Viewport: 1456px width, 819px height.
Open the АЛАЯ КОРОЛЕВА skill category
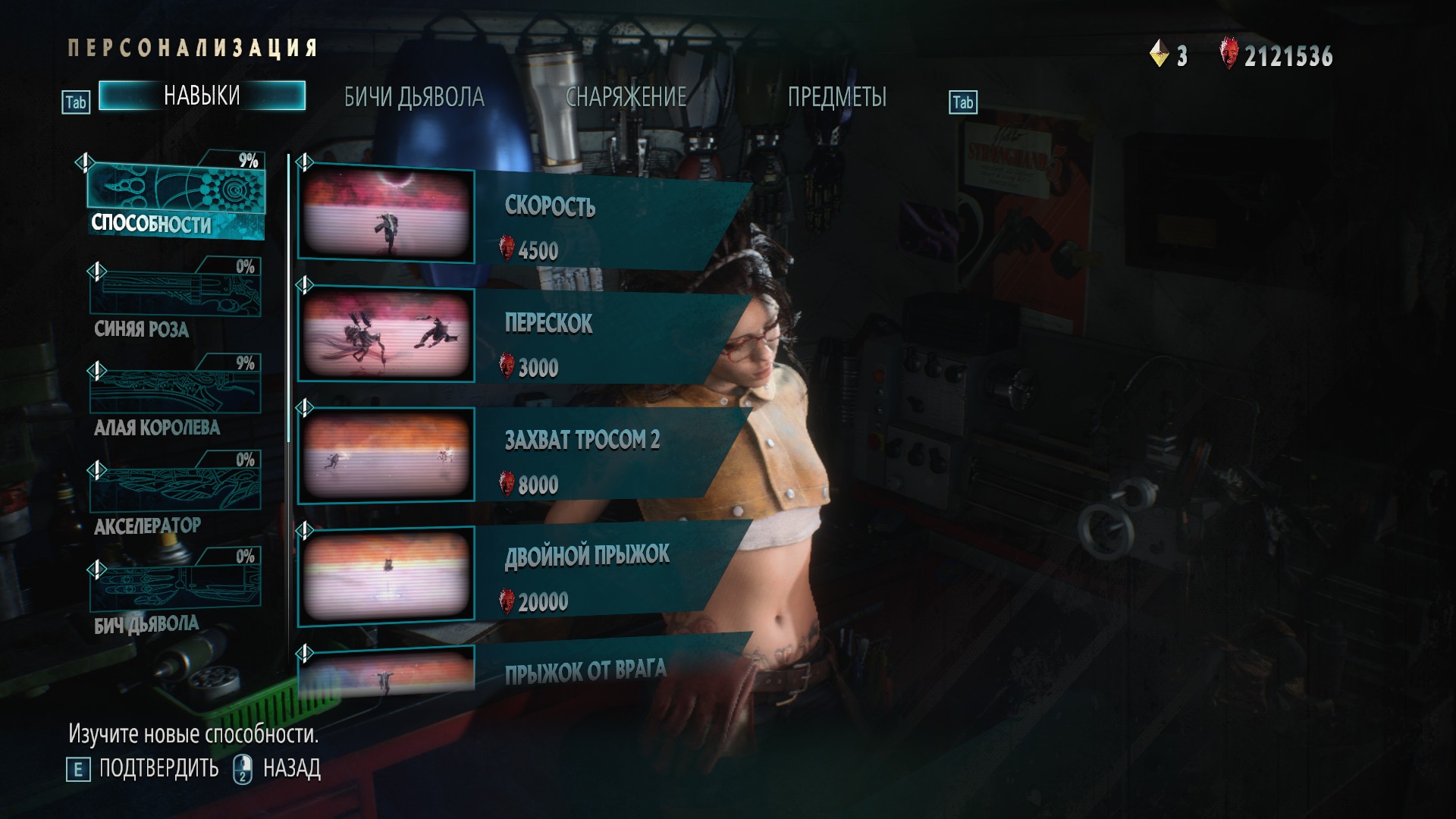176,397
